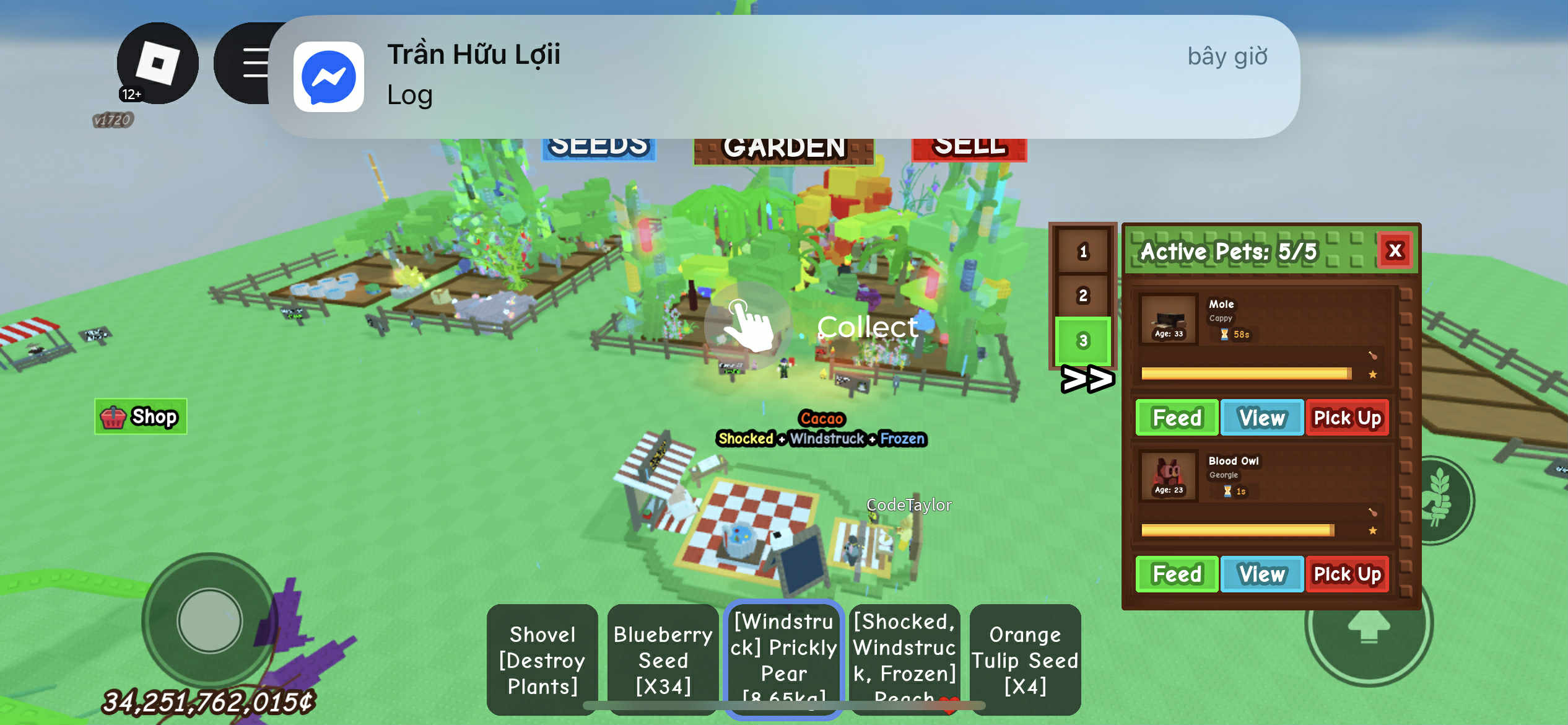
Task: Teleport to GARDEN
Action: (x=783, y=149)
